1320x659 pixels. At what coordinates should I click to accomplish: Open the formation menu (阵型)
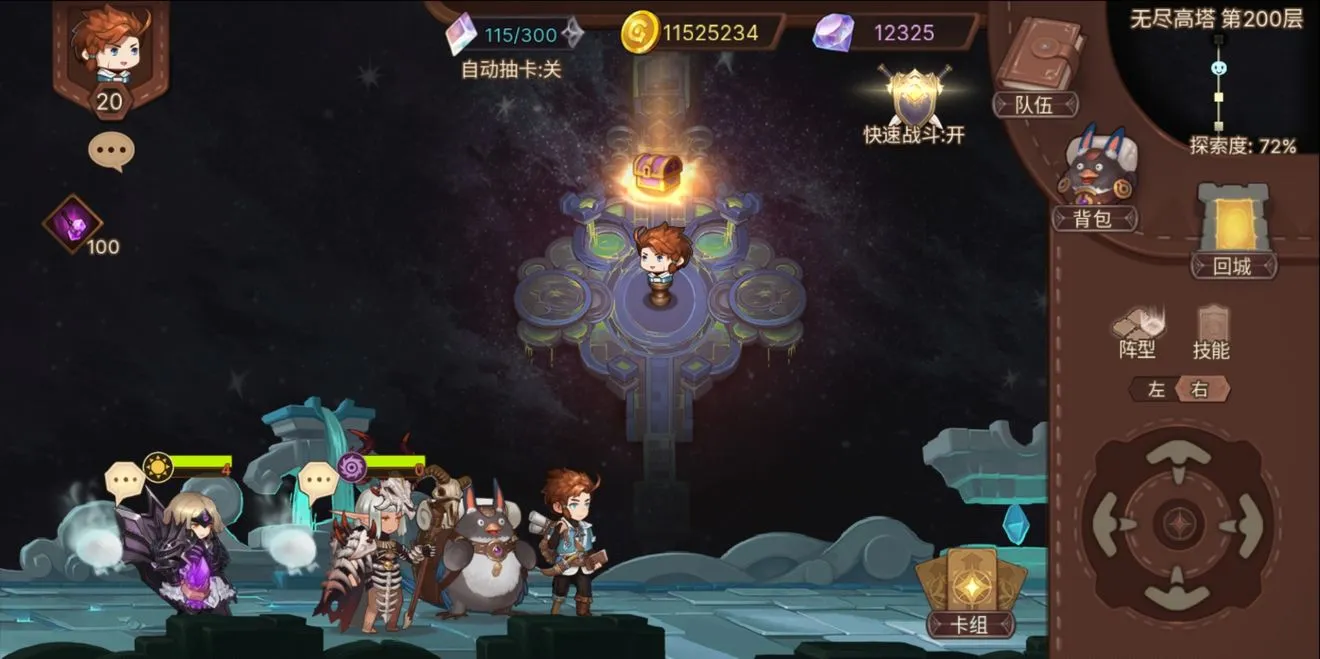pyautogui.click(x=1138, y=331)
